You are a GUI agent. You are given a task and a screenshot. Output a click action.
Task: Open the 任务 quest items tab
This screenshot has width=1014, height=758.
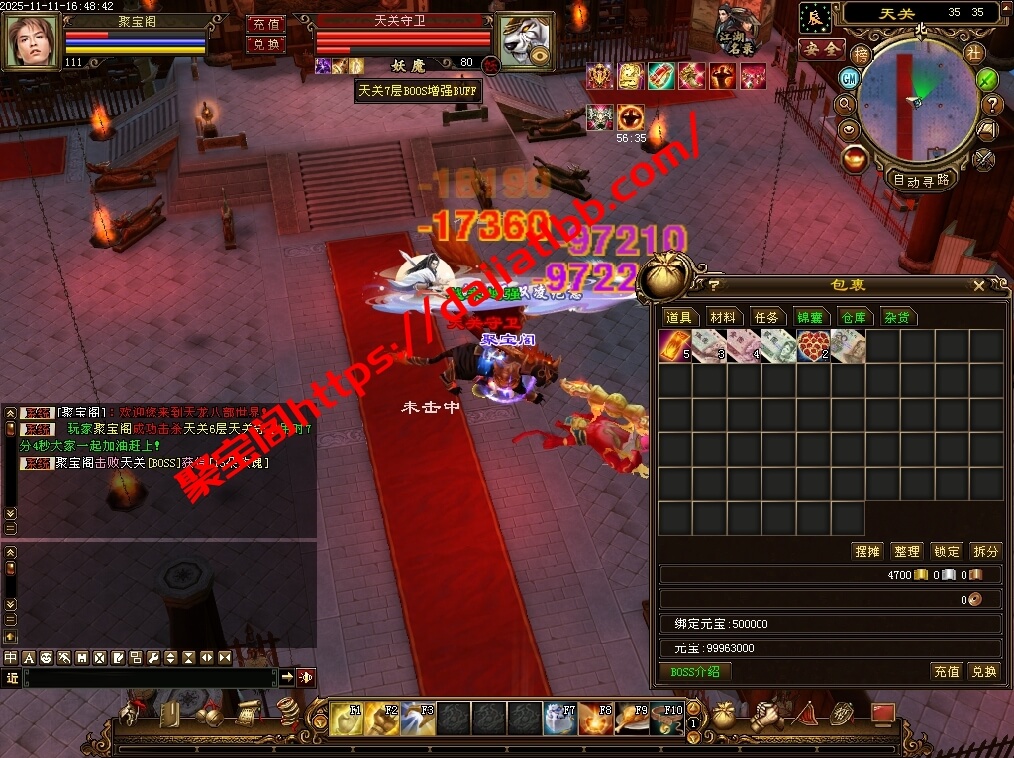(766, 317)
